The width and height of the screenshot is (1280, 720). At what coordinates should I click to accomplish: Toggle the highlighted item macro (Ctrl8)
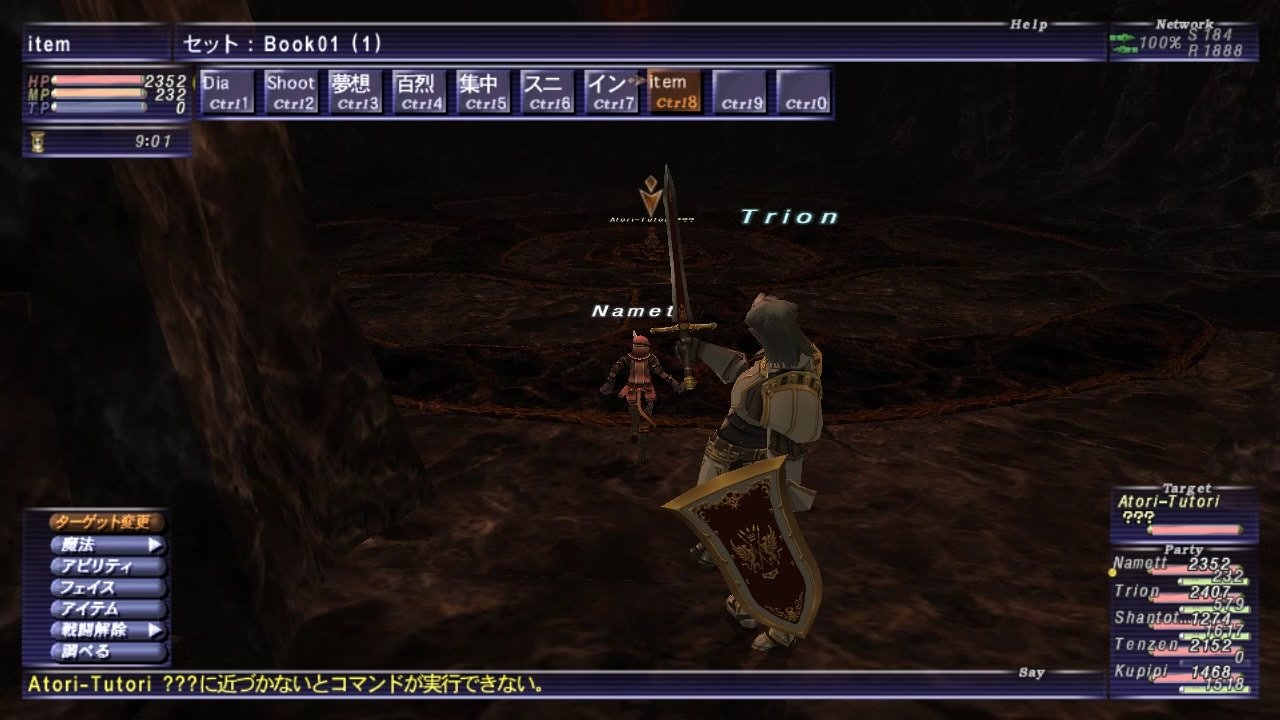pyautogui.click(x=675, y=90)
